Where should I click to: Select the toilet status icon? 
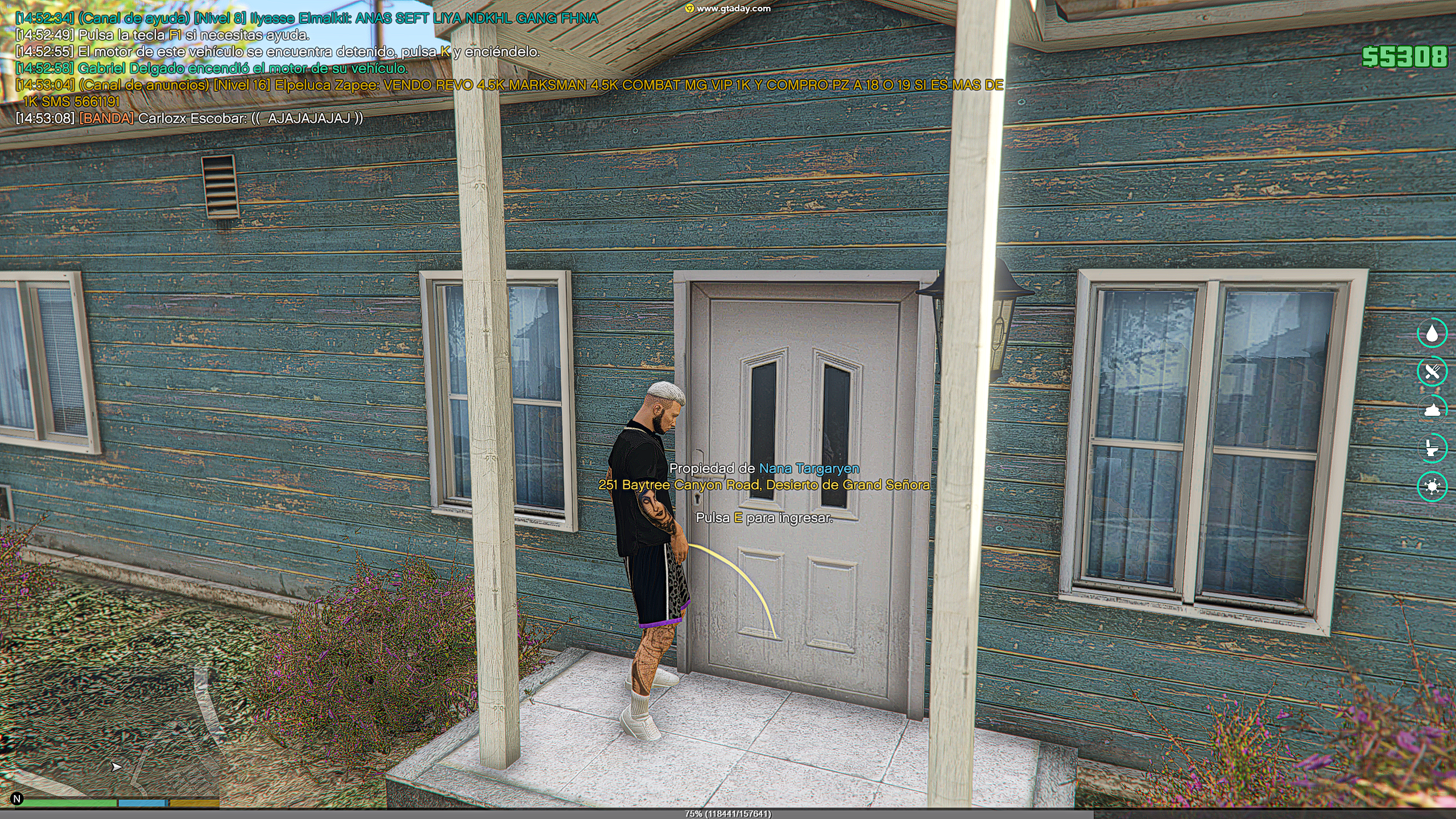[1432, 448]
